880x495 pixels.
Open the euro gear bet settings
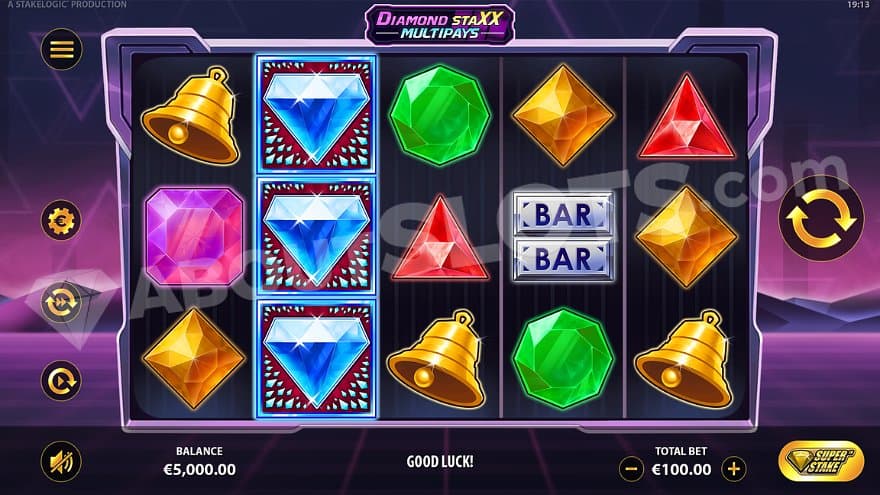[x=61, y=220]
